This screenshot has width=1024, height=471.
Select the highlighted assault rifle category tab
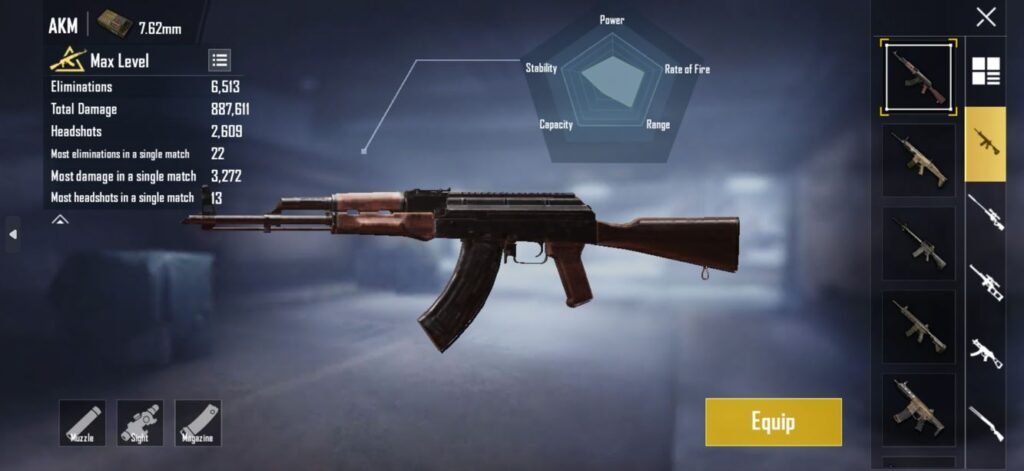pyautogui.click(x=985, y=142)
